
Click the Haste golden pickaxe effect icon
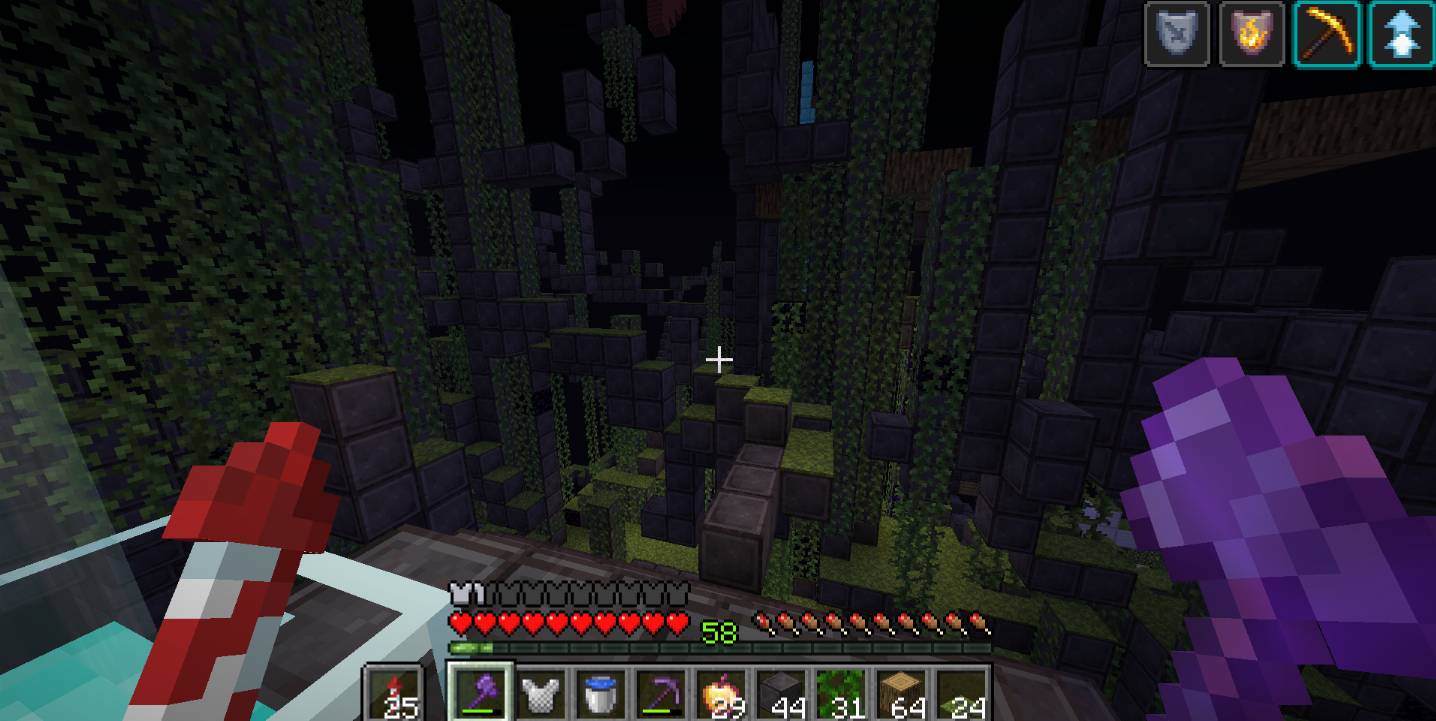[1327, 34]
